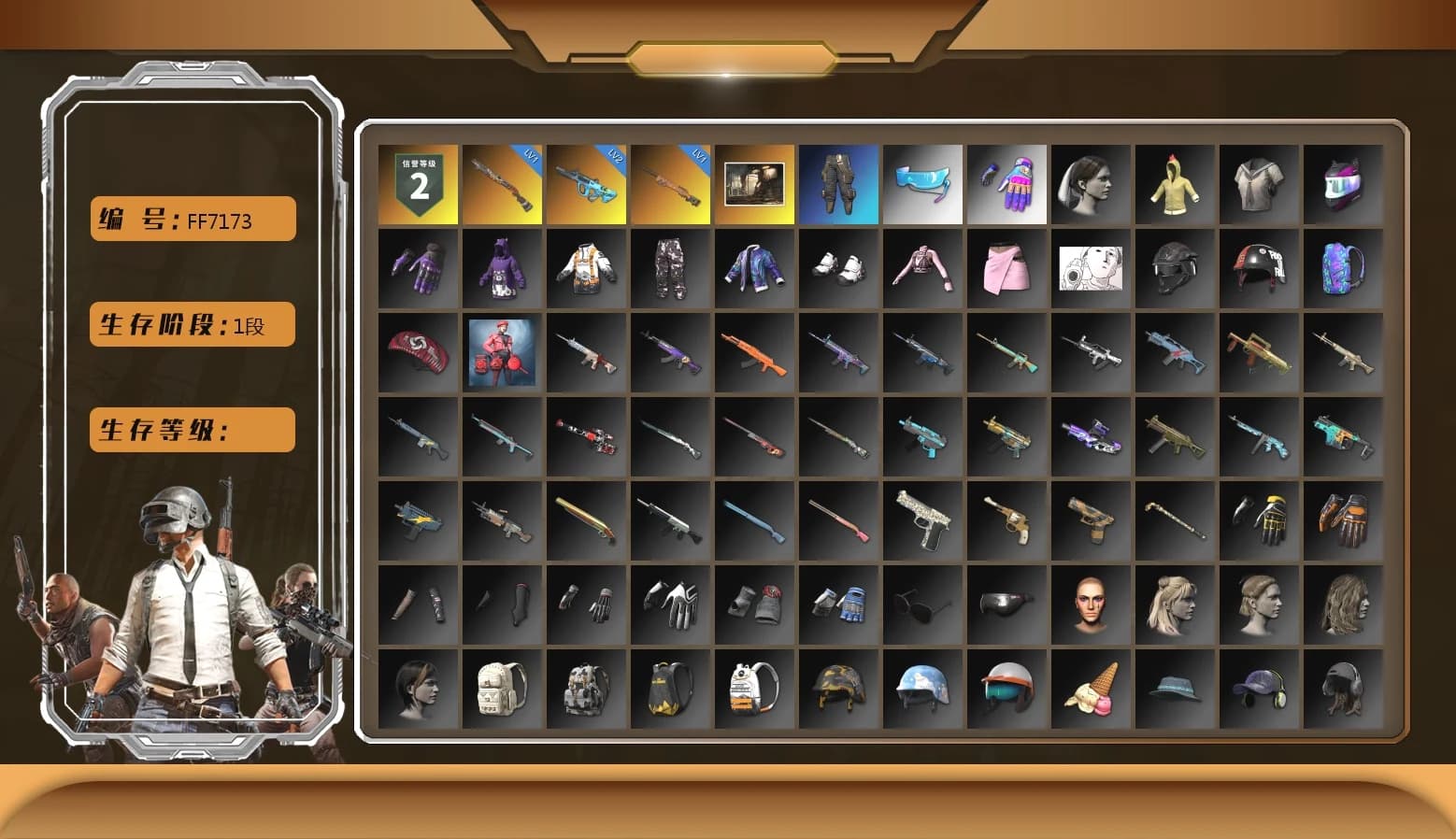Open the LV2 blue rifle skin

(x=587, y=183)
